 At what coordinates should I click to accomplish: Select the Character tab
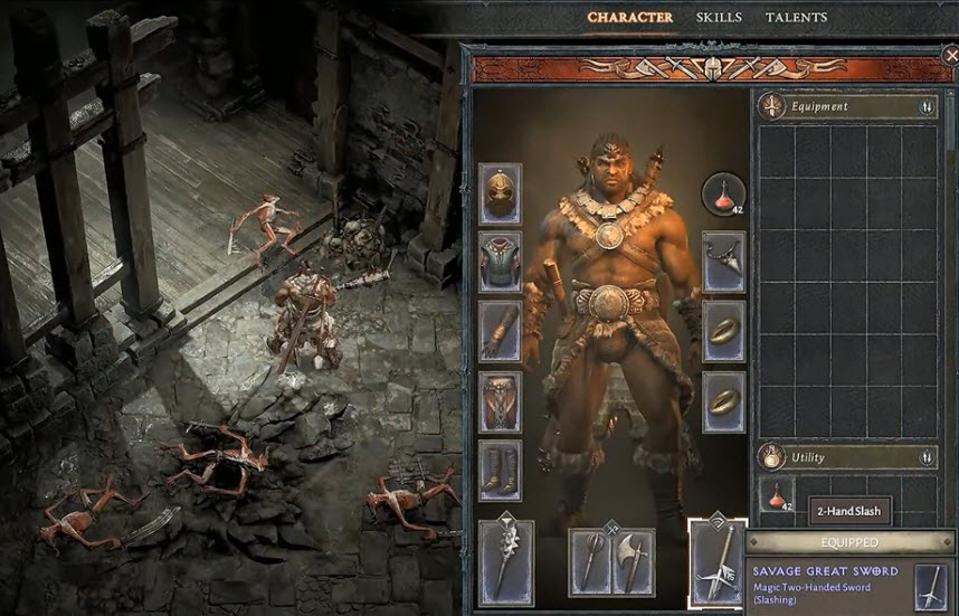point(629,17)
